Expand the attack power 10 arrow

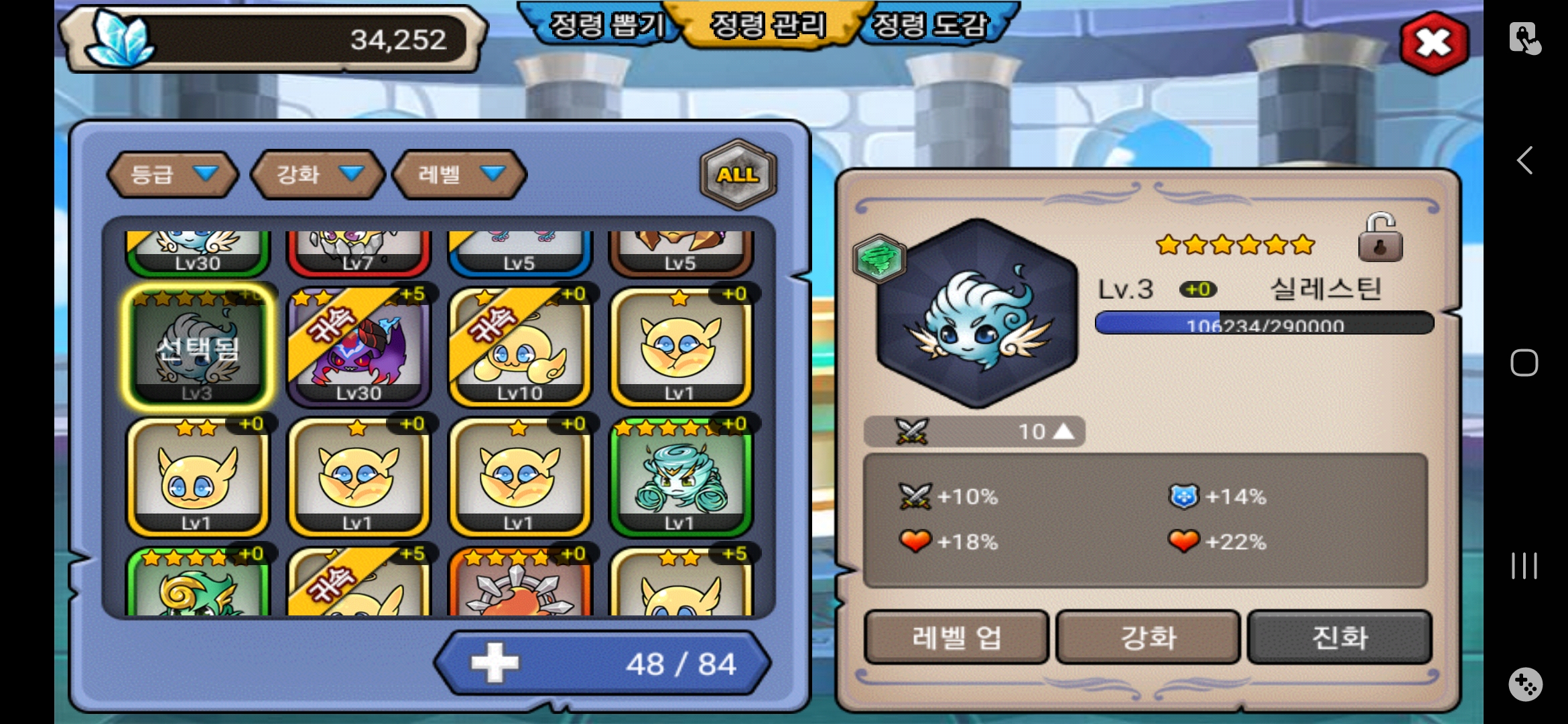pyautogui.click(x=1063, y=431)
